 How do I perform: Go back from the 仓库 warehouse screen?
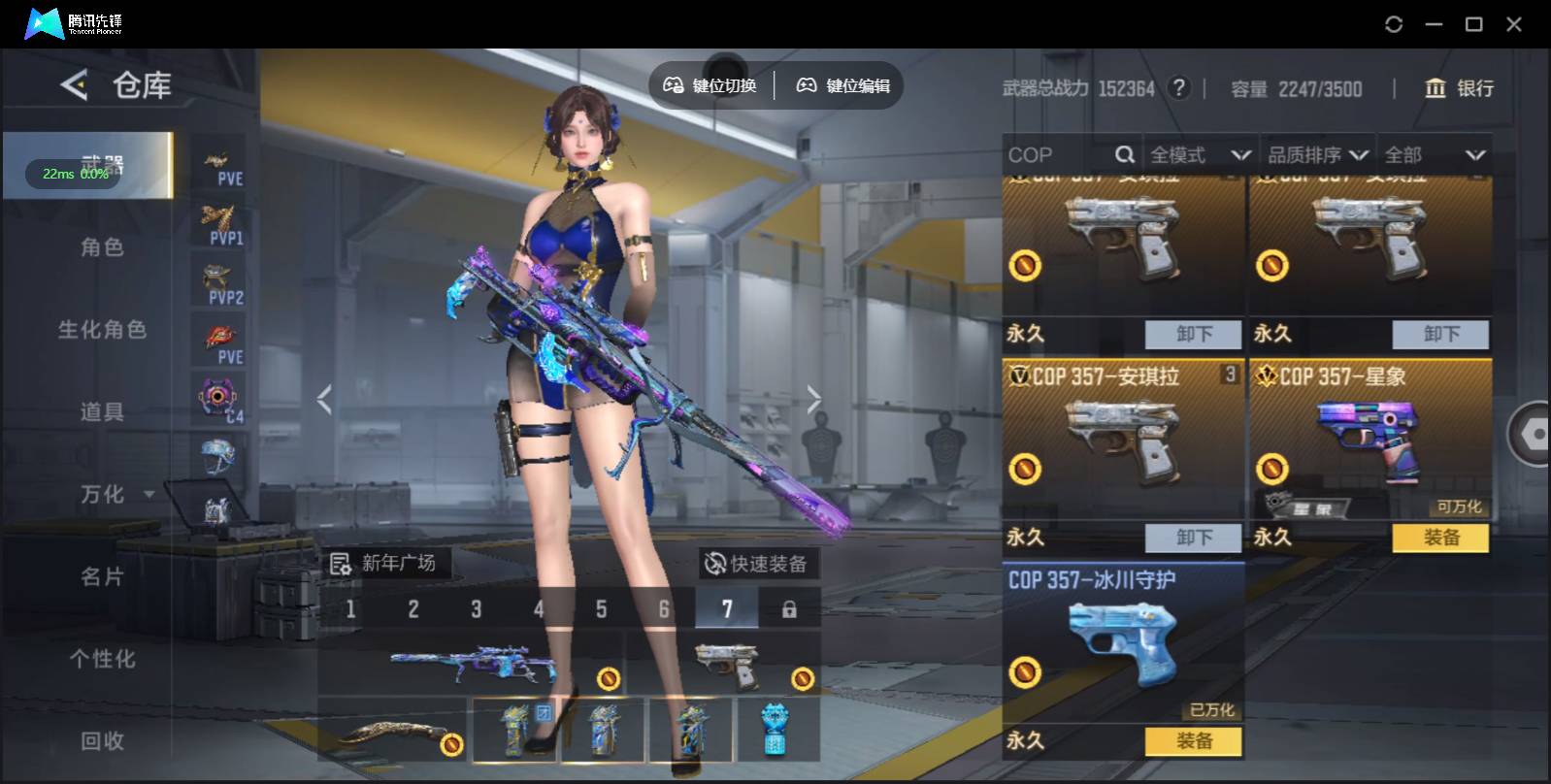(x=74, y=85)
